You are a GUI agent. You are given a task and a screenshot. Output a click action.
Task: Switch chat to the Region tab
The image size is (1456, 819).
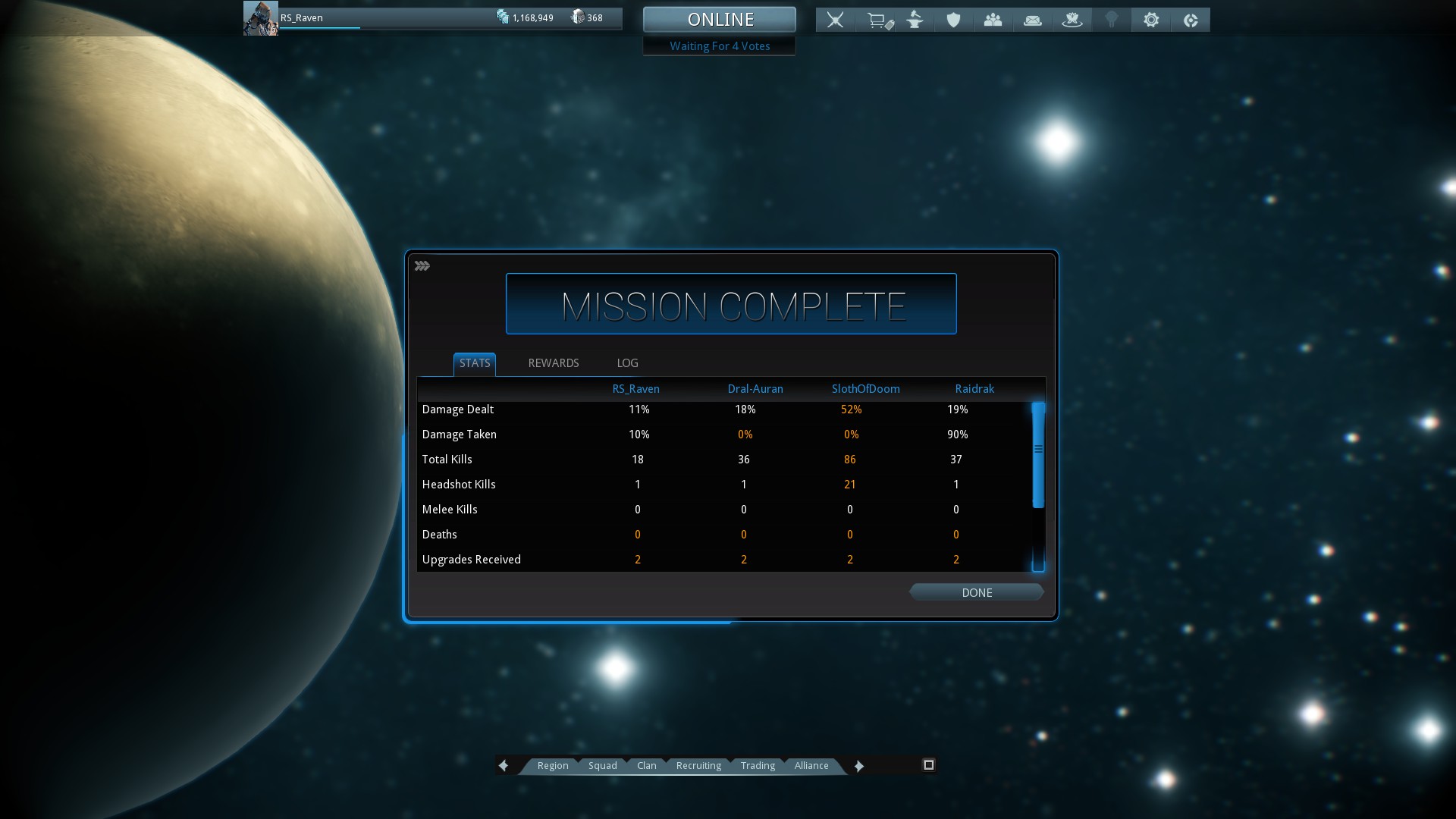pos(552,765)
